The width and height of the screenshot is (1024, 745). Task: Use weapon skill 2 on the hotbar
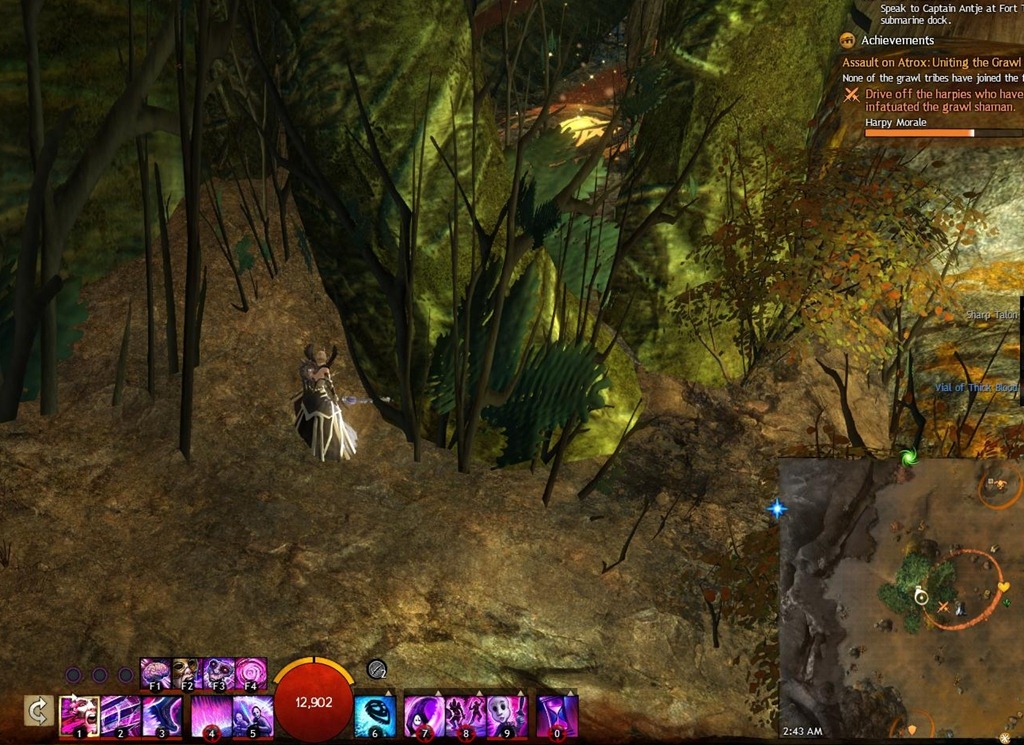[120, 716]
